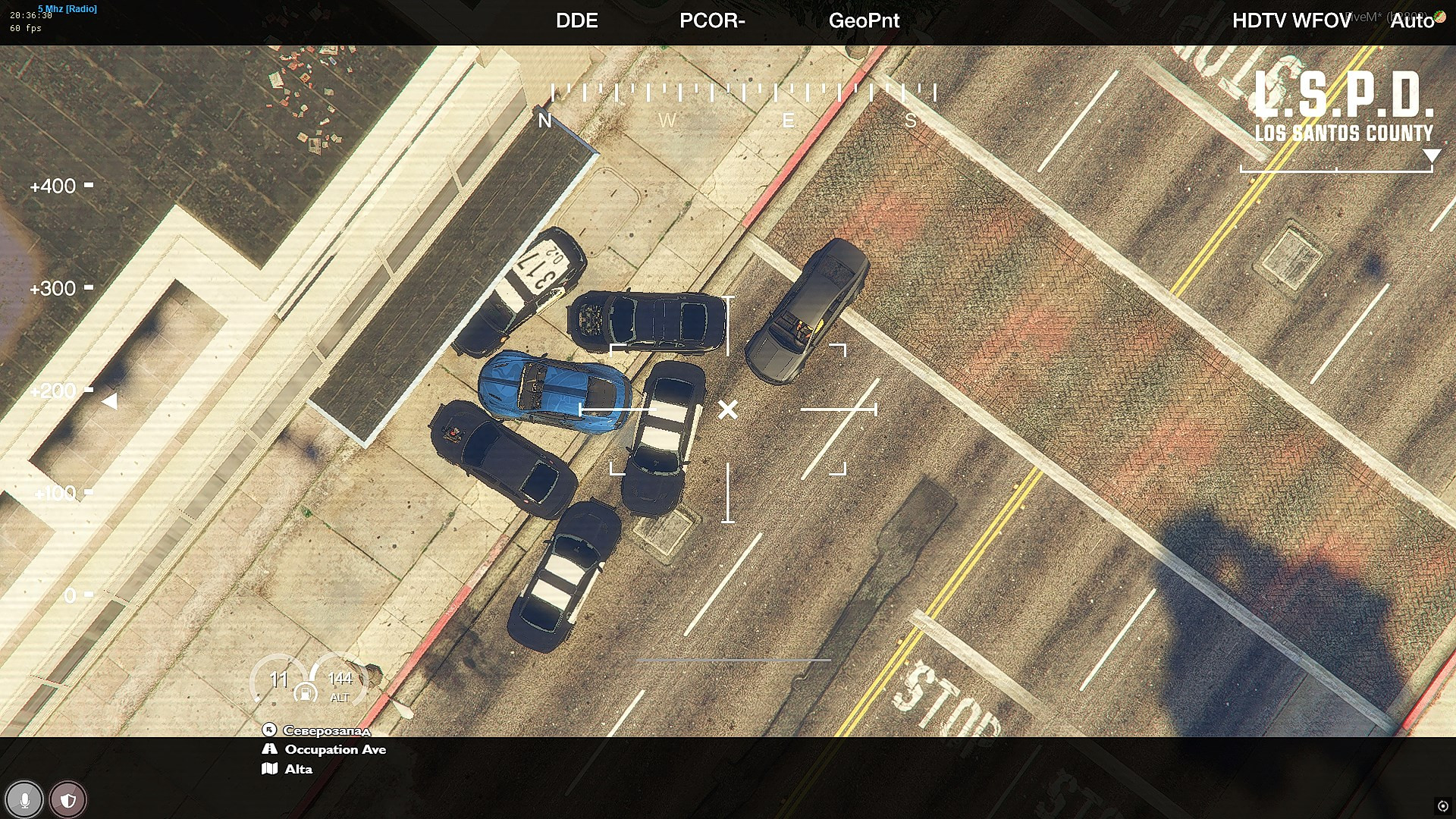
Task: Toggle the microphone voice icon
Action: tap(24, 800)
